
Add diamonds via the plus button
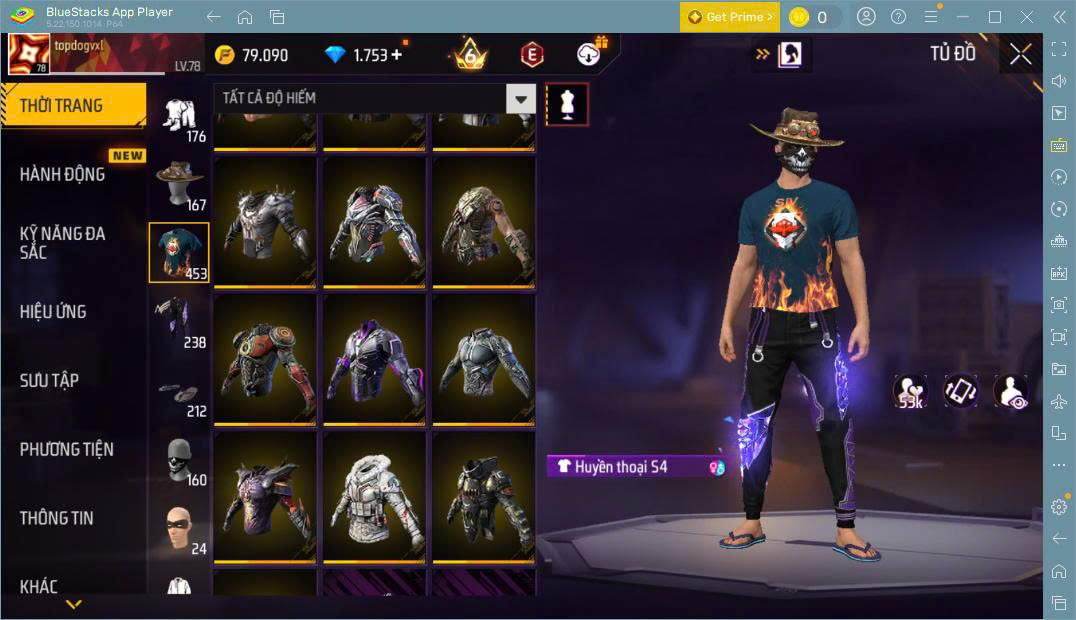click(397, 55)
